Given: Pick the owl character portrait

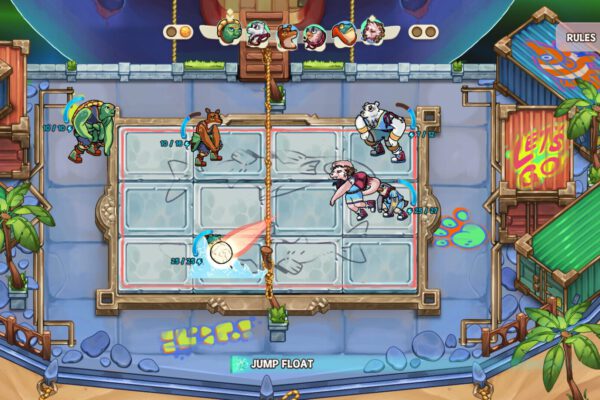Looking at the screenshot, I should click(315, 35).
